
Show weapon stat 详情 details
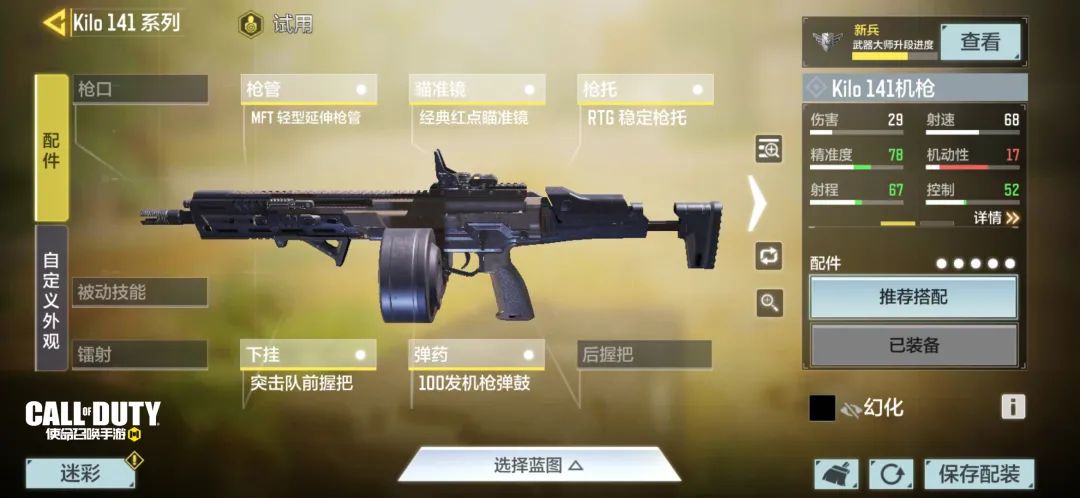tap(997, 217)
